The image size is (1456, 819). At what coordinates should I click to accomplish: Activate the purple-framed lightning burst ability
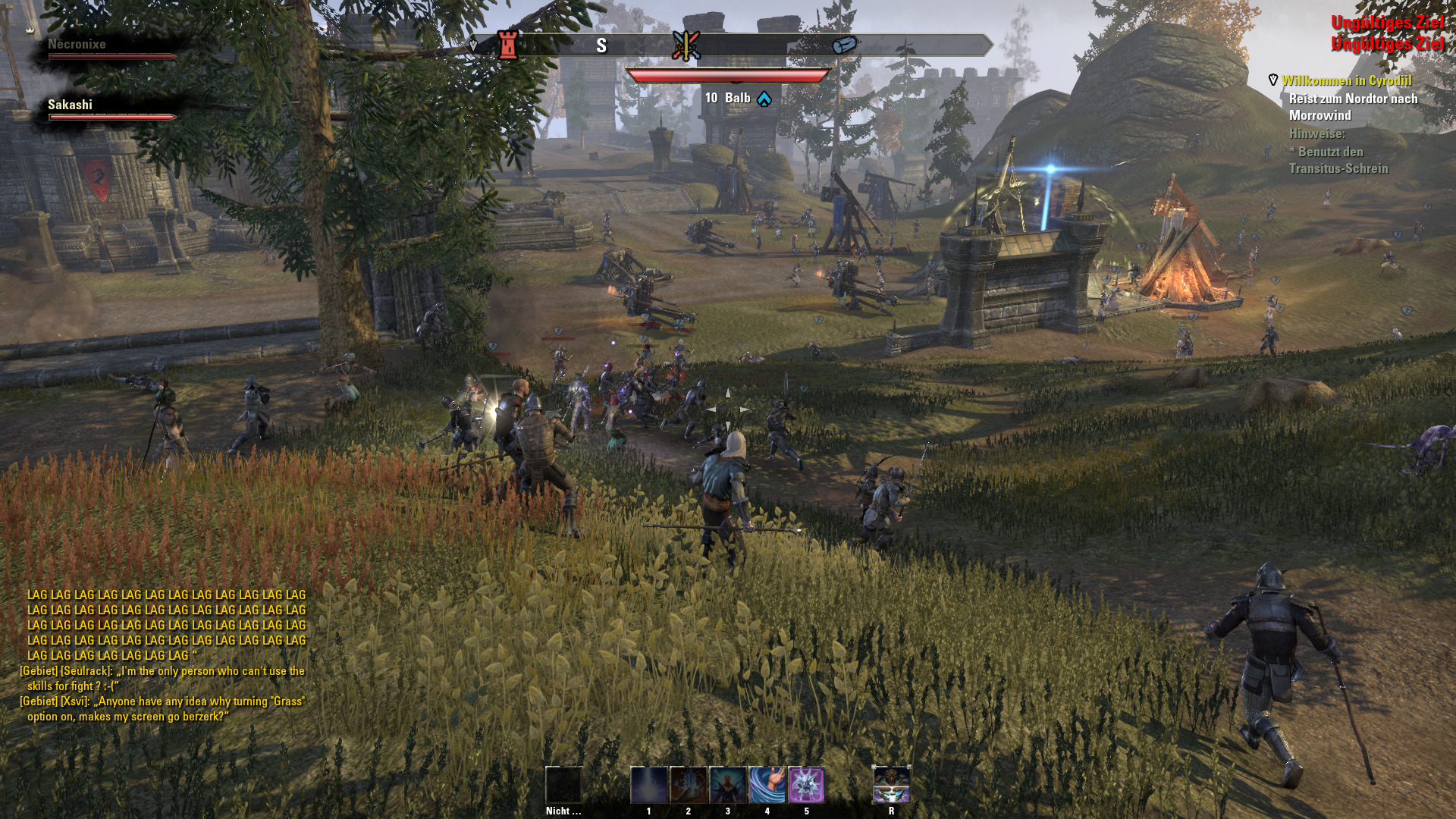[x=807, y=785]
